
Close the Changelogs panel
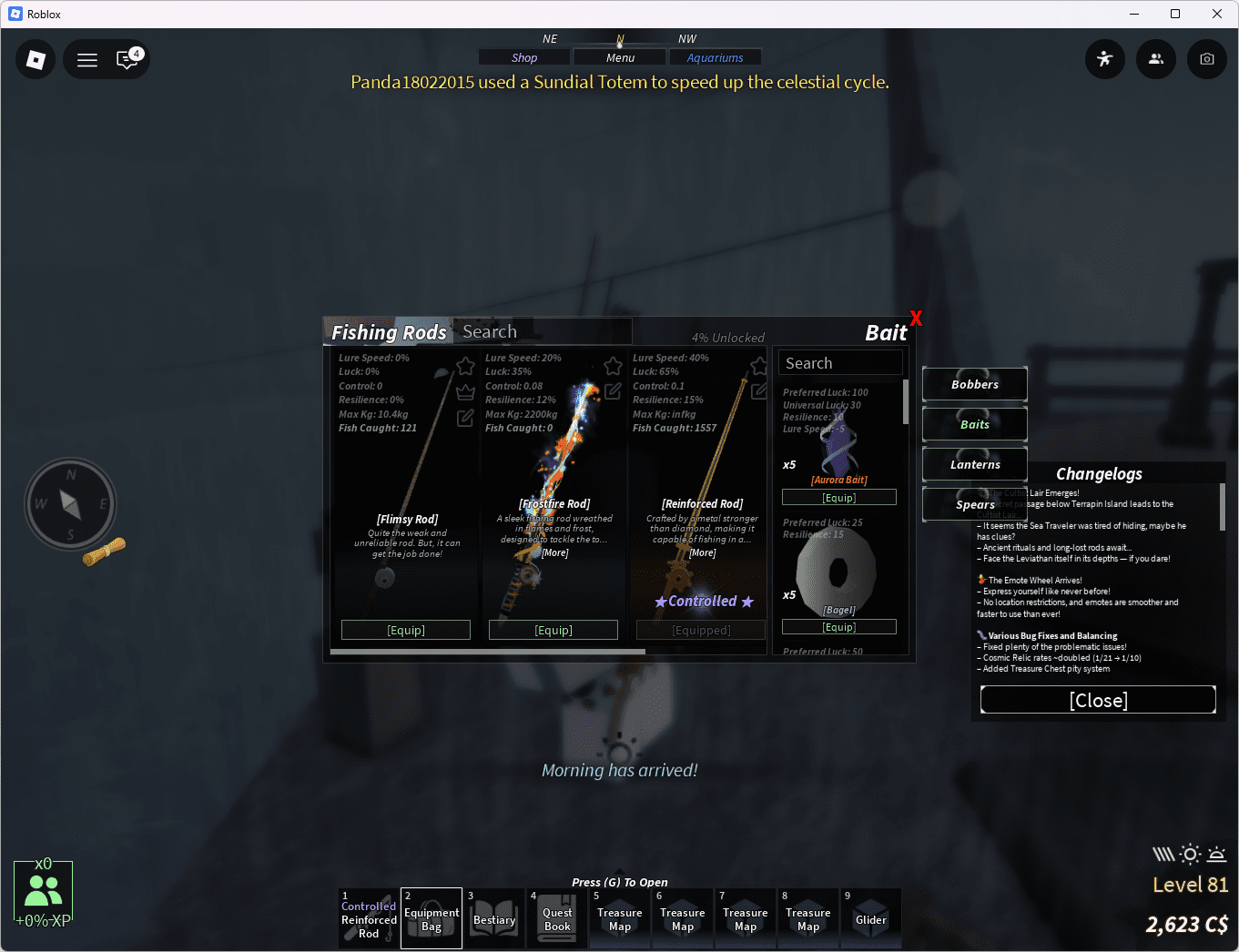[1098, 700]
